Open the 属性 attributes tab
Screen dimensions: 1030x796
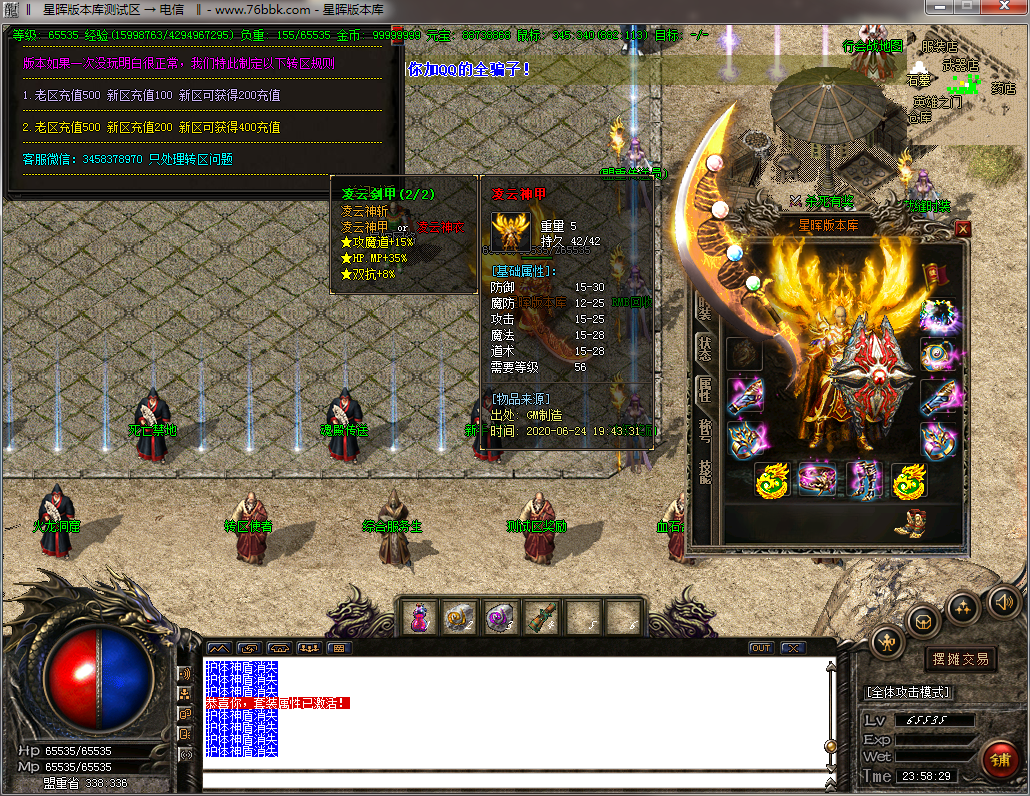[x=704, y=390]
